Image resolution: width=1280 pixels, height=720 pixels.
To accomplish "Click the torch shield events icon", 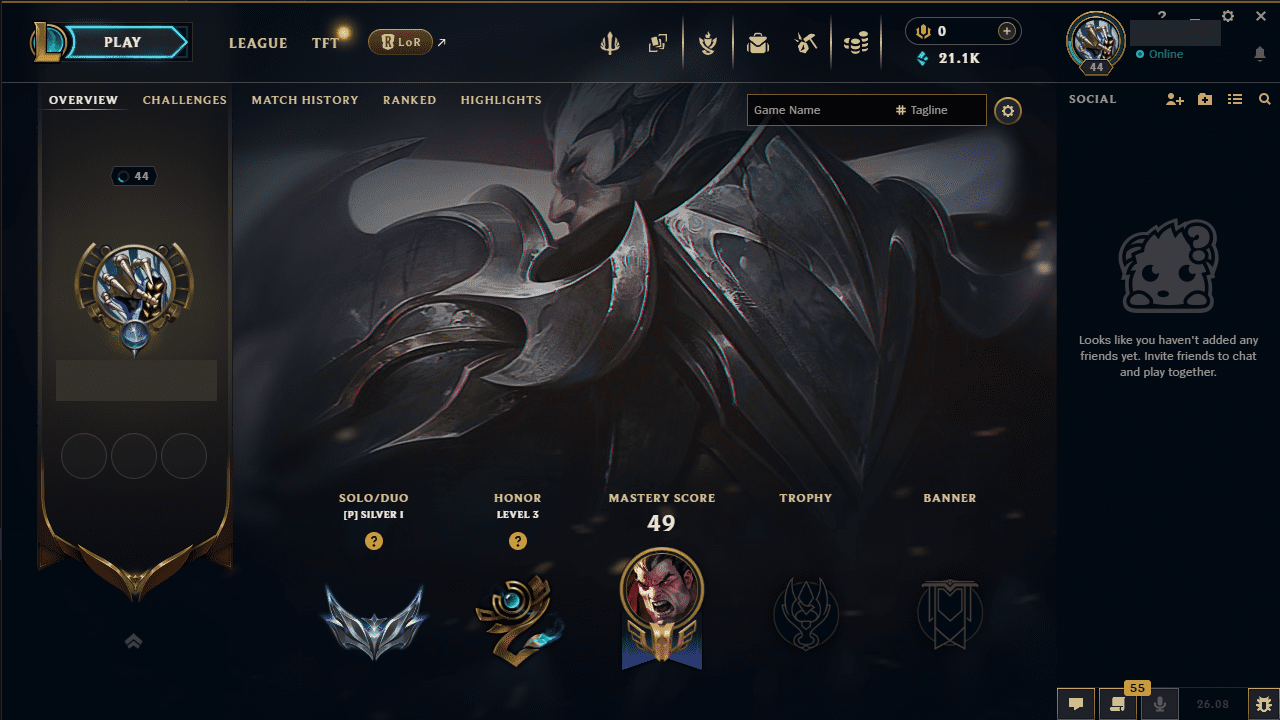I will pos(708,41).
